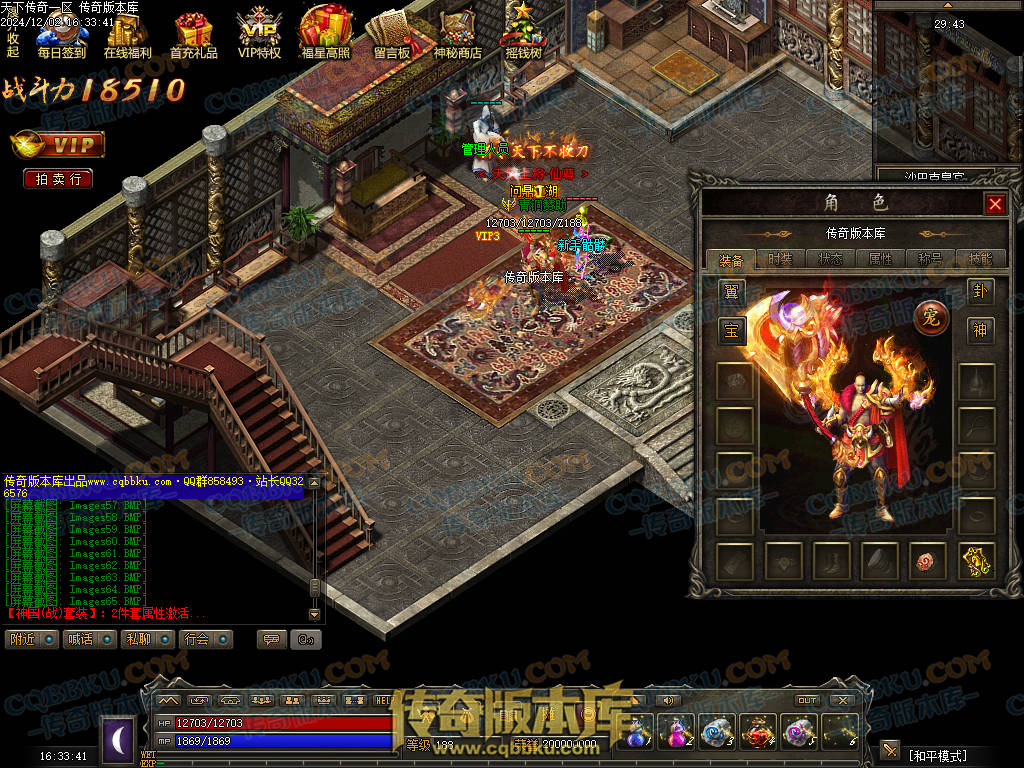
Task: Select the 属性 tab
Action: pos(881,259)
